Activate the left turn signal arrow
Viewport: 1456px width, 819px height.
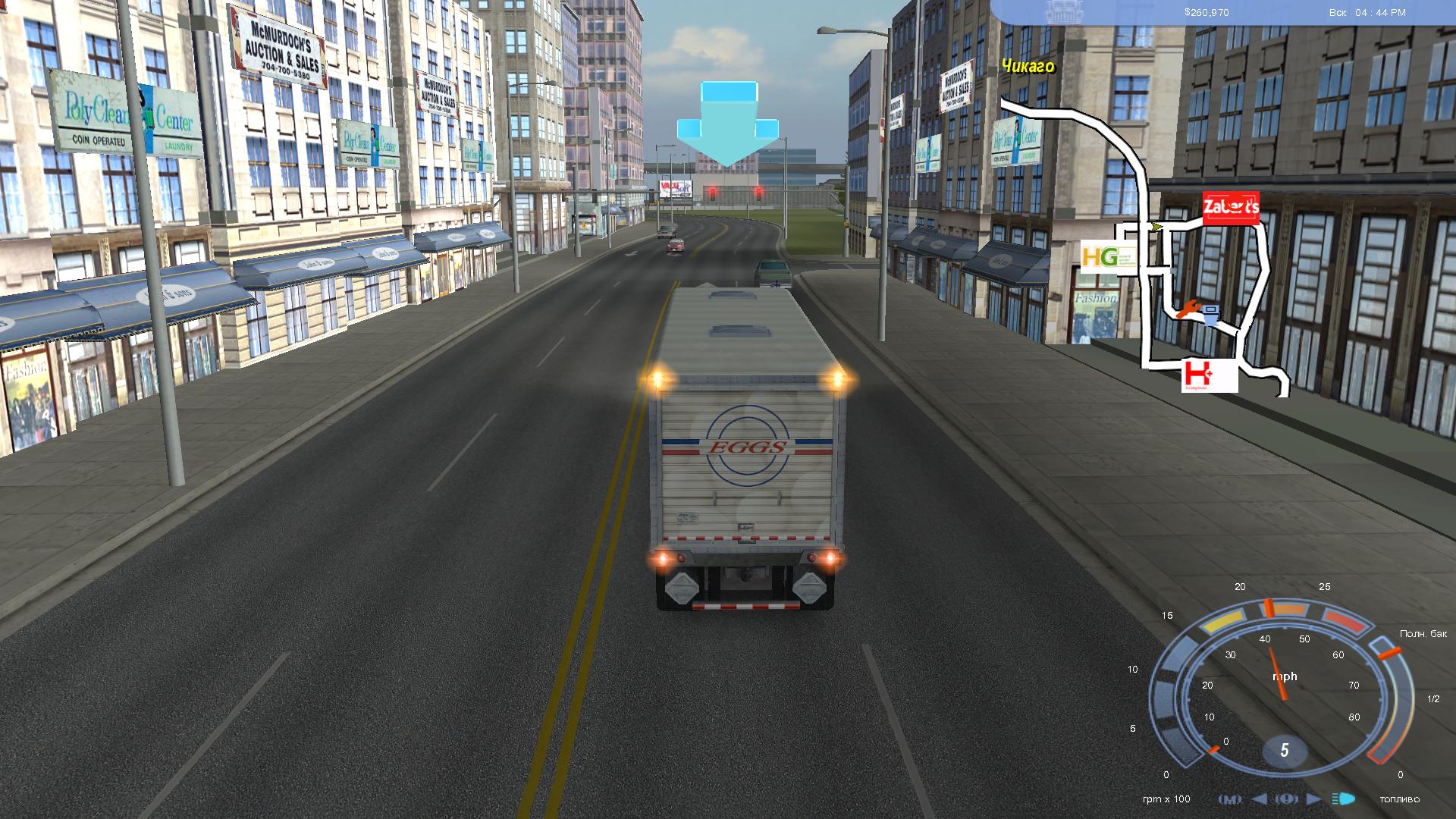click(x=1259, y=799)
